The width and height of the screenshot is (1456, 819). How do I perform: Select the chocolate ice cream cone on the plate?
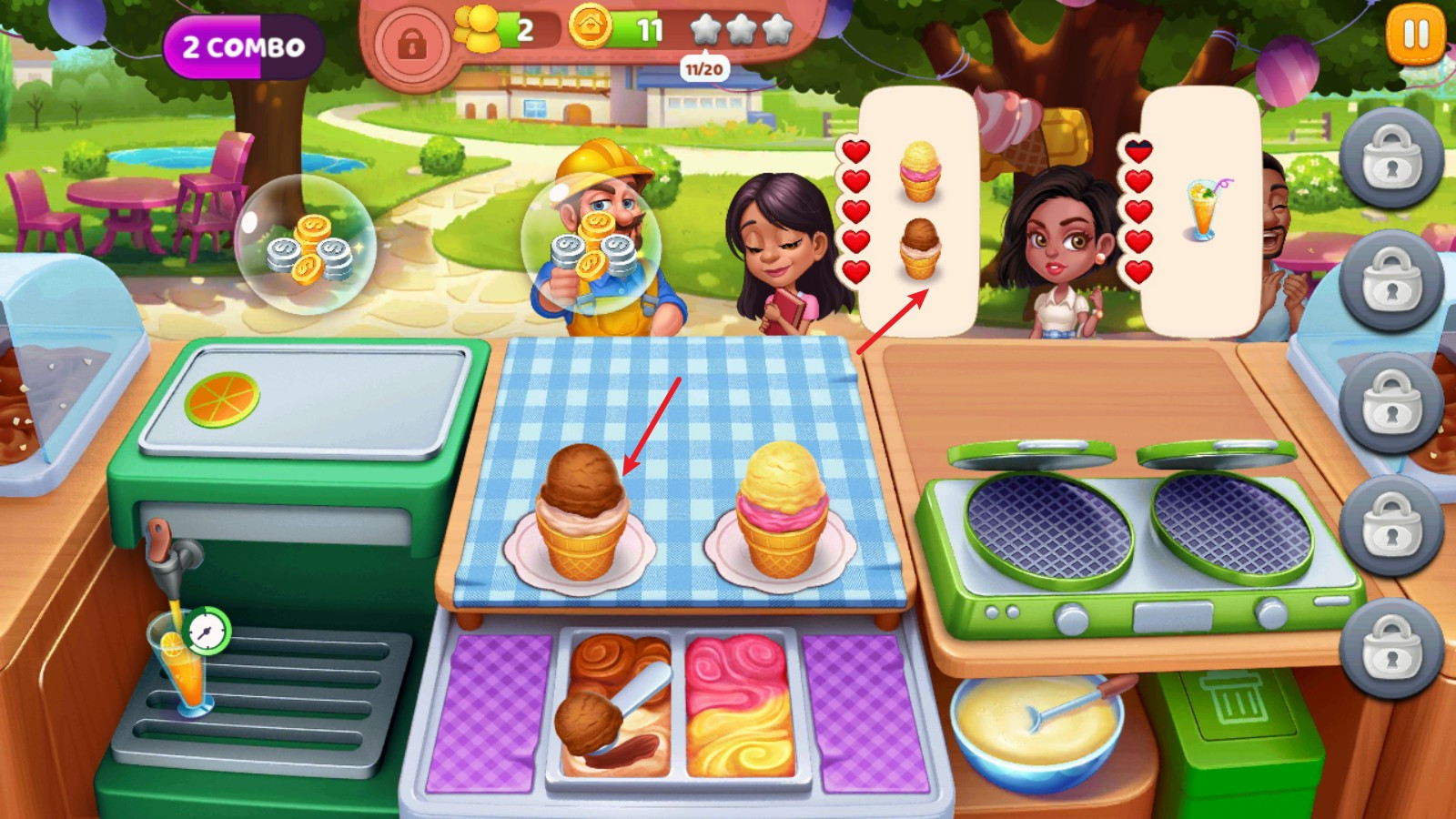coord(581,514)
